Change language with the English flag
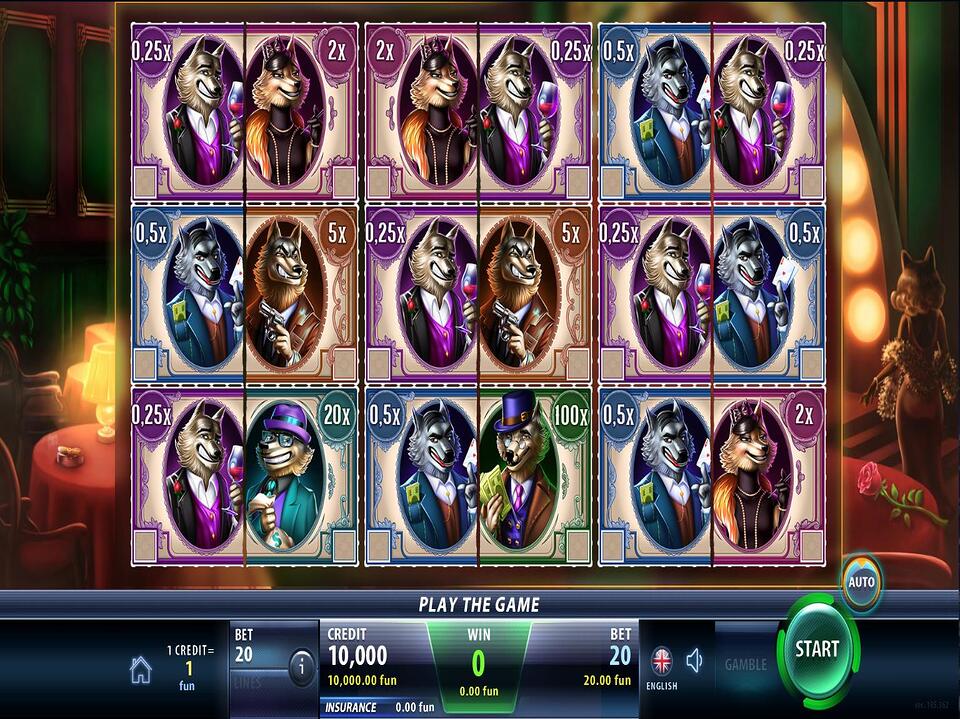Image resolution: width=960 pixels, height=719 pixels. [x=662, y=662]
